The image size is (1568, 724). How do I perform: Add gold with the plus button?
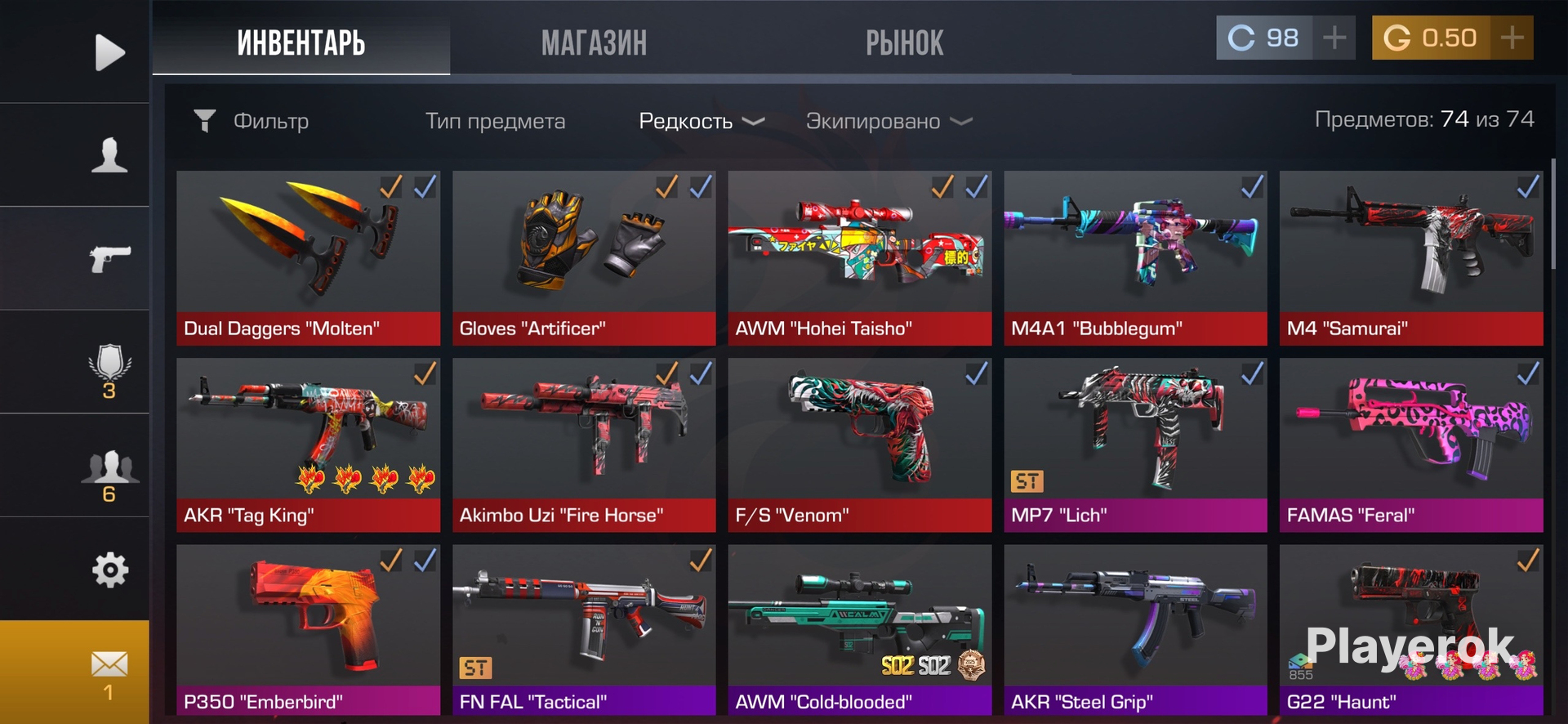point(1512,38)
